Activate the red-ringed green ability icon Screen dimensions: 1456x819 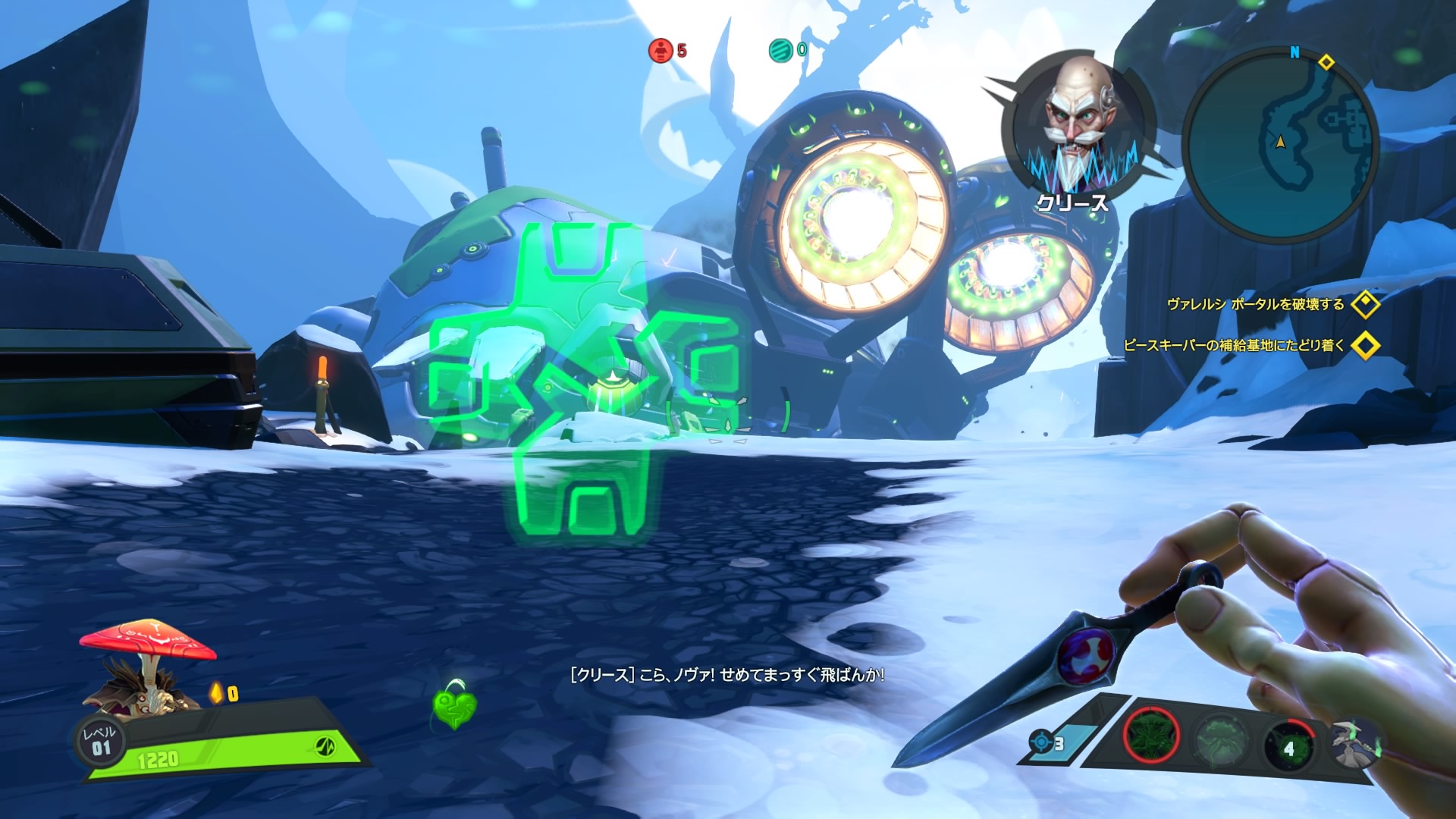pyautogui.click(x=1151, y=736)
